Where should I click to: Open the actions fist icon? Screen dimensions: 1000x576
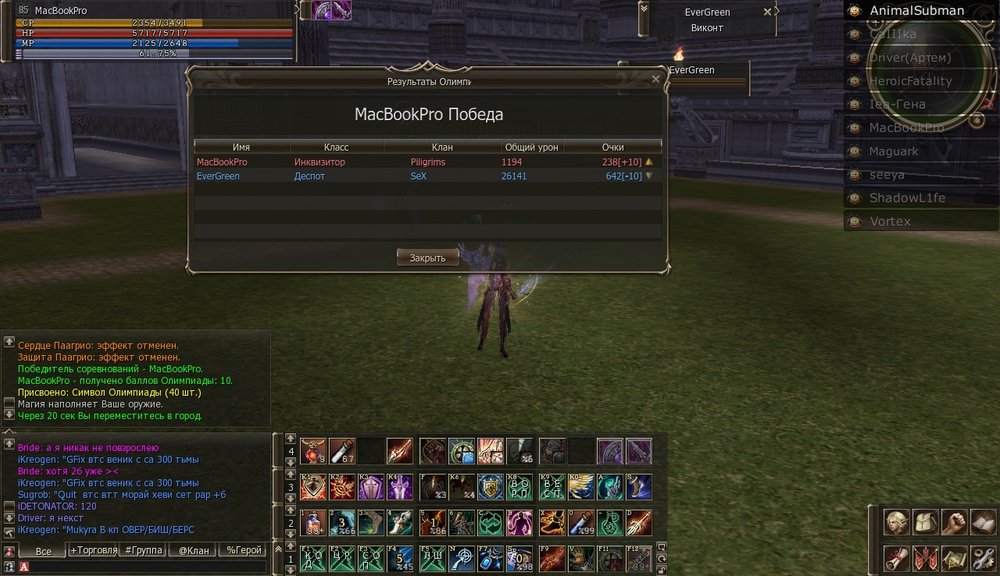pos(955,523)
